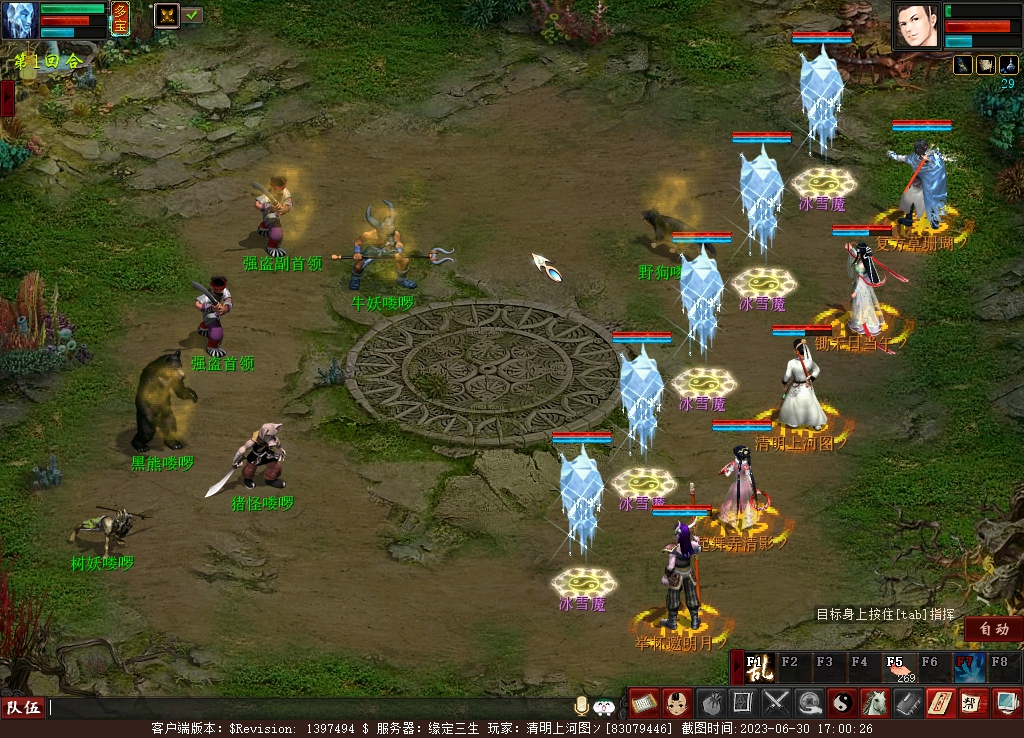The width and height of the screenshot is (1024, 738).
Task: Select the ice-faced pet portrait
Action: (x=21, y=20)
